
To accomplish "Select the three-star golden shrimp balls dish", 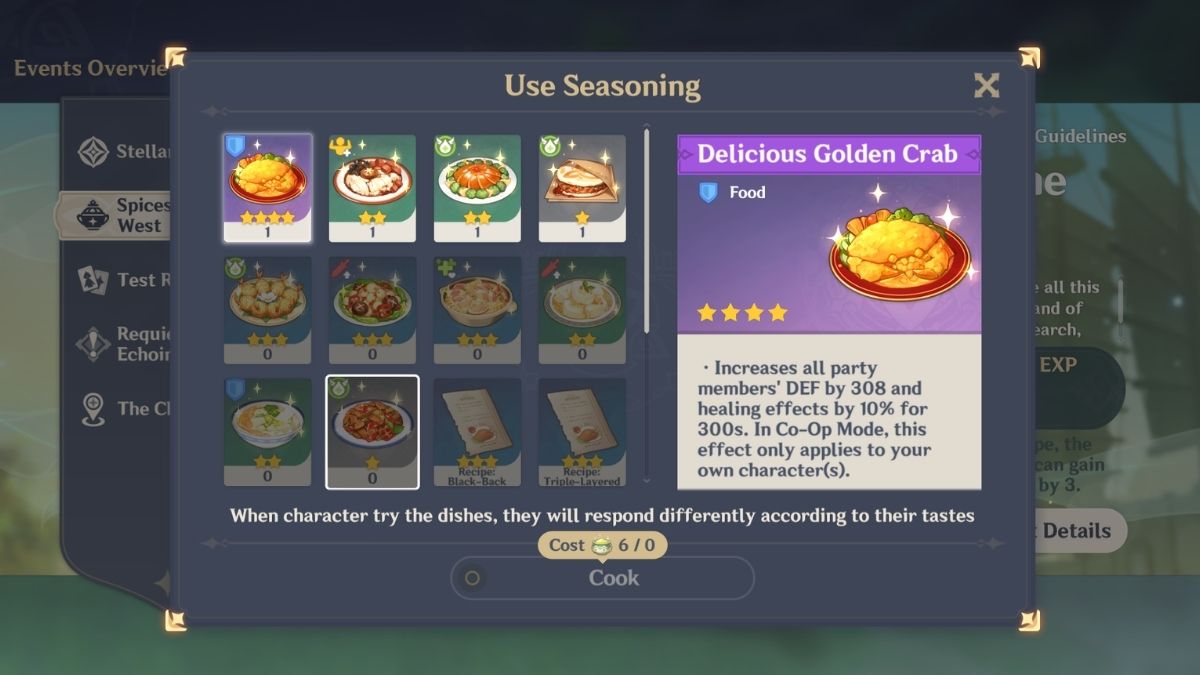I will point(267,310).
